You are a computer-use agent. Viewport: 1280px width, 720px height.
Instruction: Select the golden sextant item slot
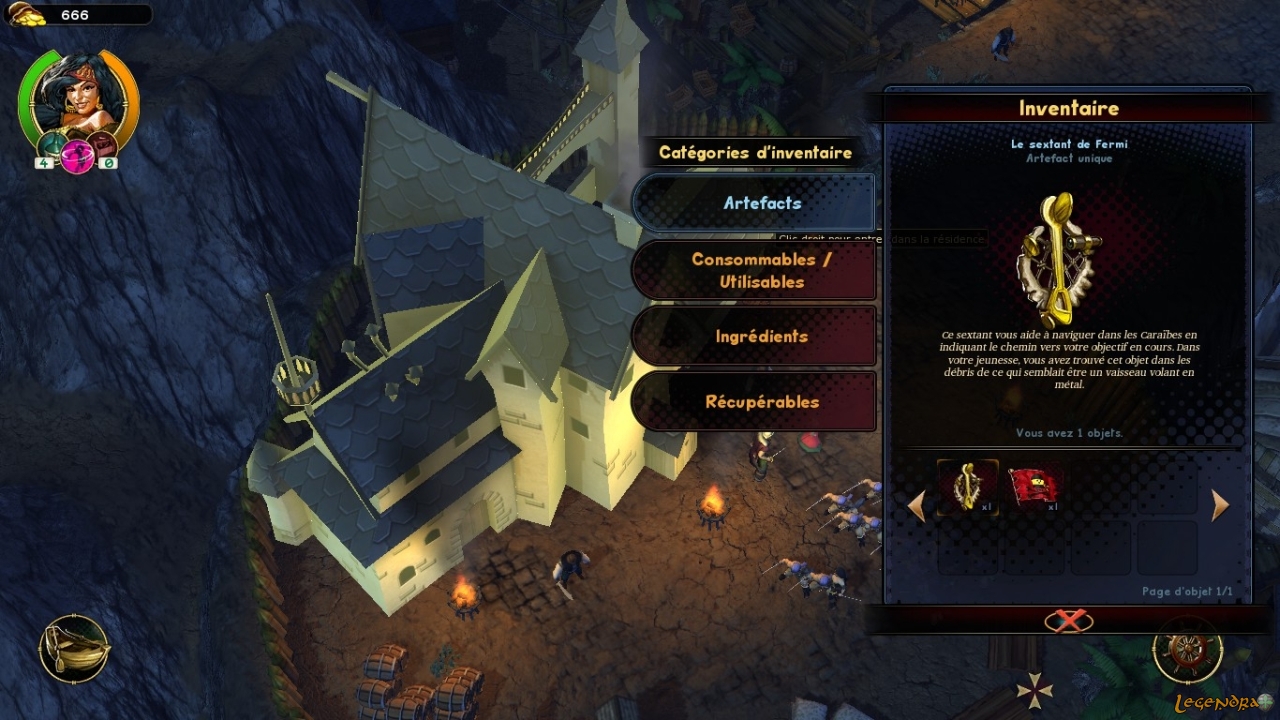[968, 487]
